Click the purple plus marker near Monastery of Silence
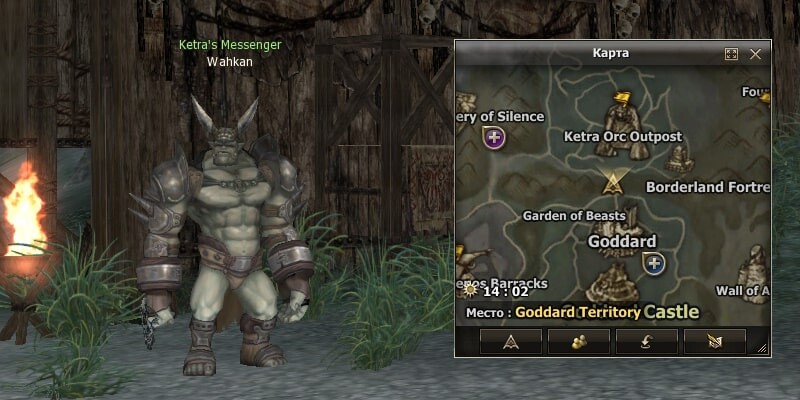This screenshot has height=400, width=800. pyautogui.click(x=493, y=138)
